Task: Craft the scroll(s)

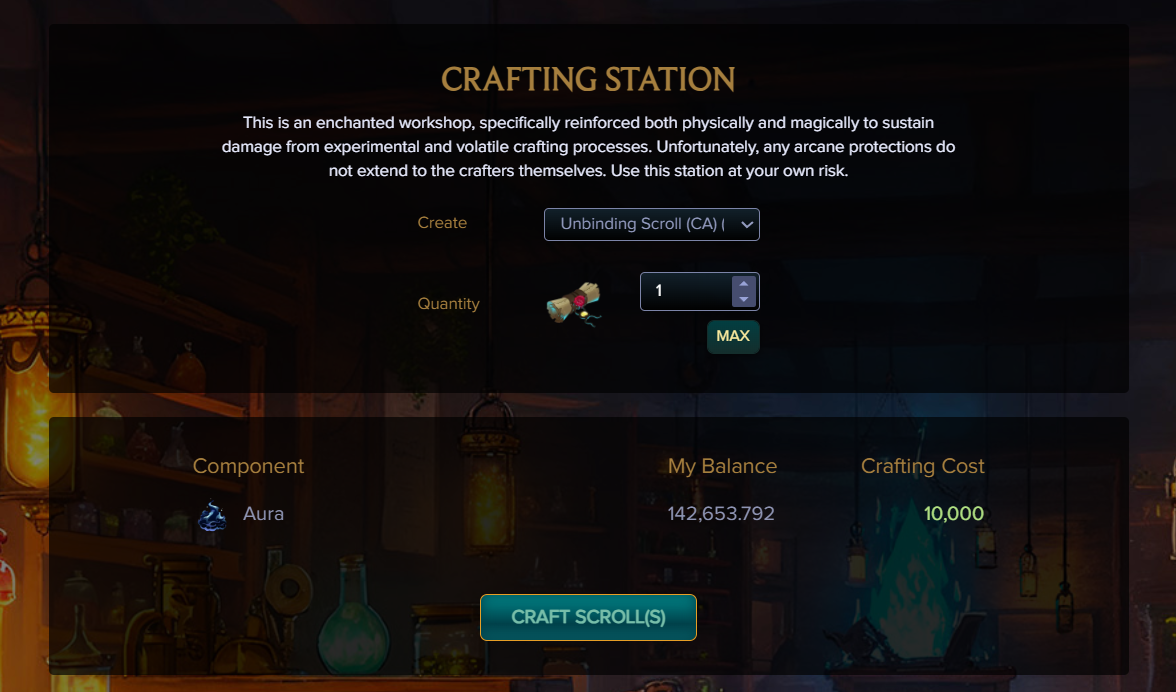Action: pos(588,617)
